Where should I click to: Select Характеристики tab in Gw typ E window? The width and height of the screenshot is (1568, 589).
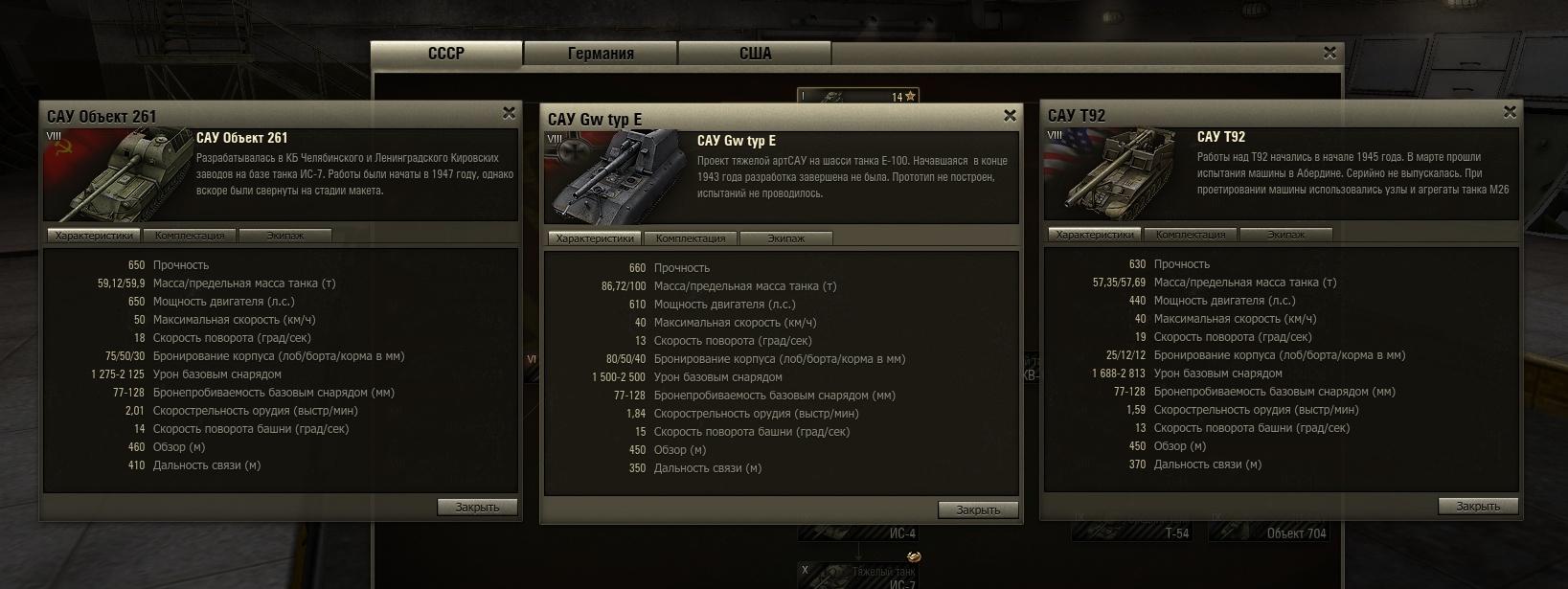(x=595, y=238)
